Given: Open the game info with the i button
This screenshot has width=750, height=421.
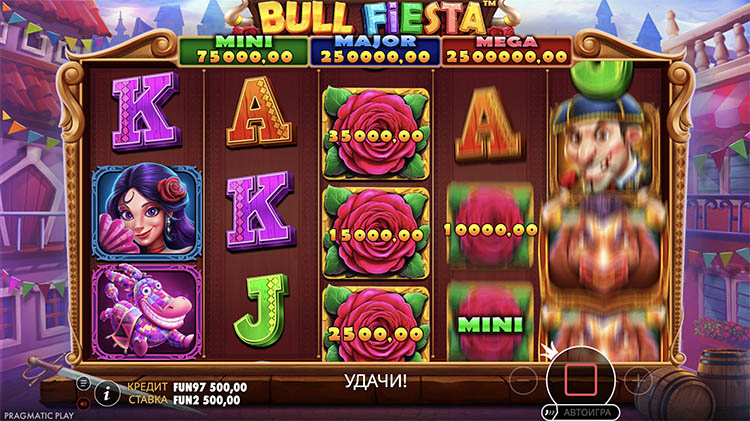Looking at the screenshot, I should (x=107, y=393).
